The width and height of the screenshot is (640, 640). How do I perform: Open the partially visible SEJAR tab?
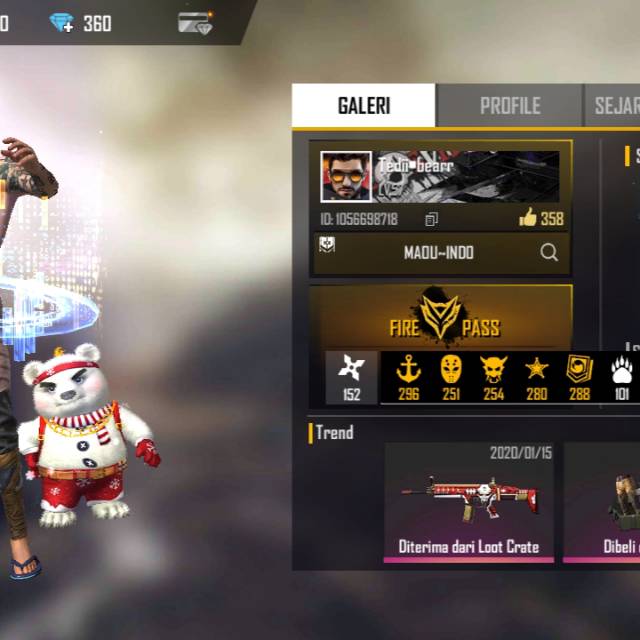pyautogui.click(x=612, y=106)
